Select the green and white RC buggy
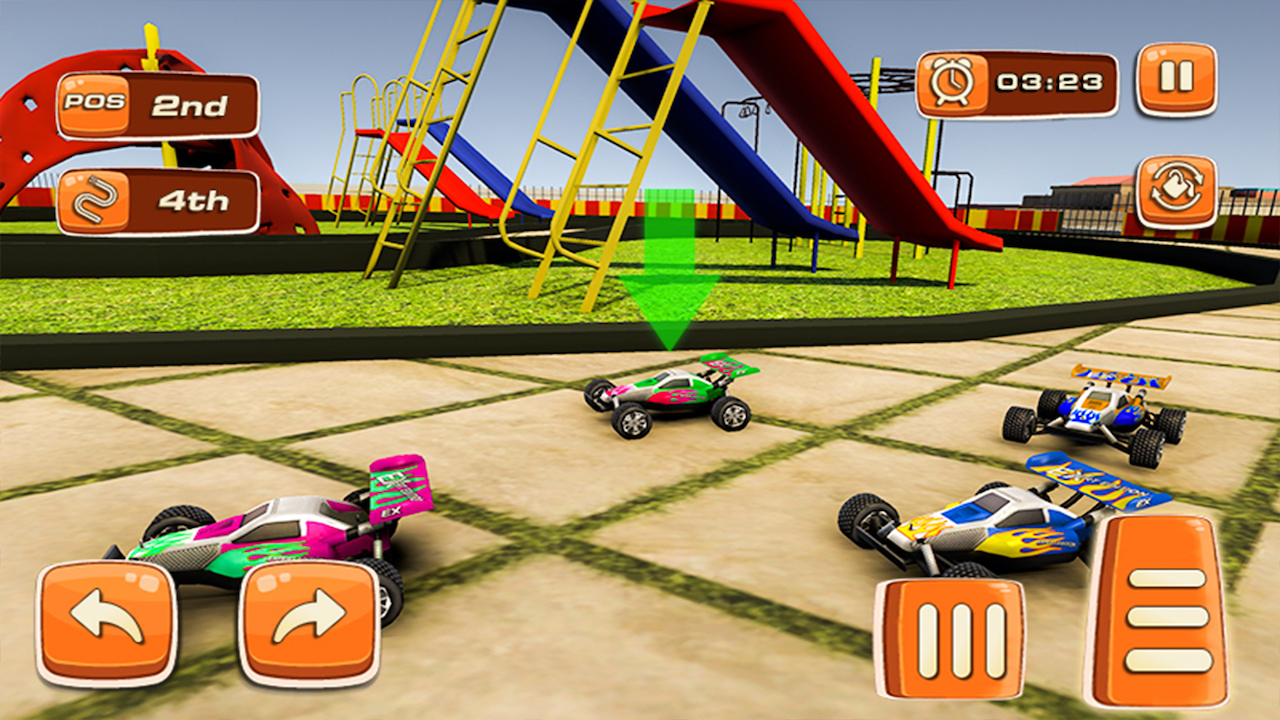Screen dimensions: 1280x720 click(x=670, y=395)
